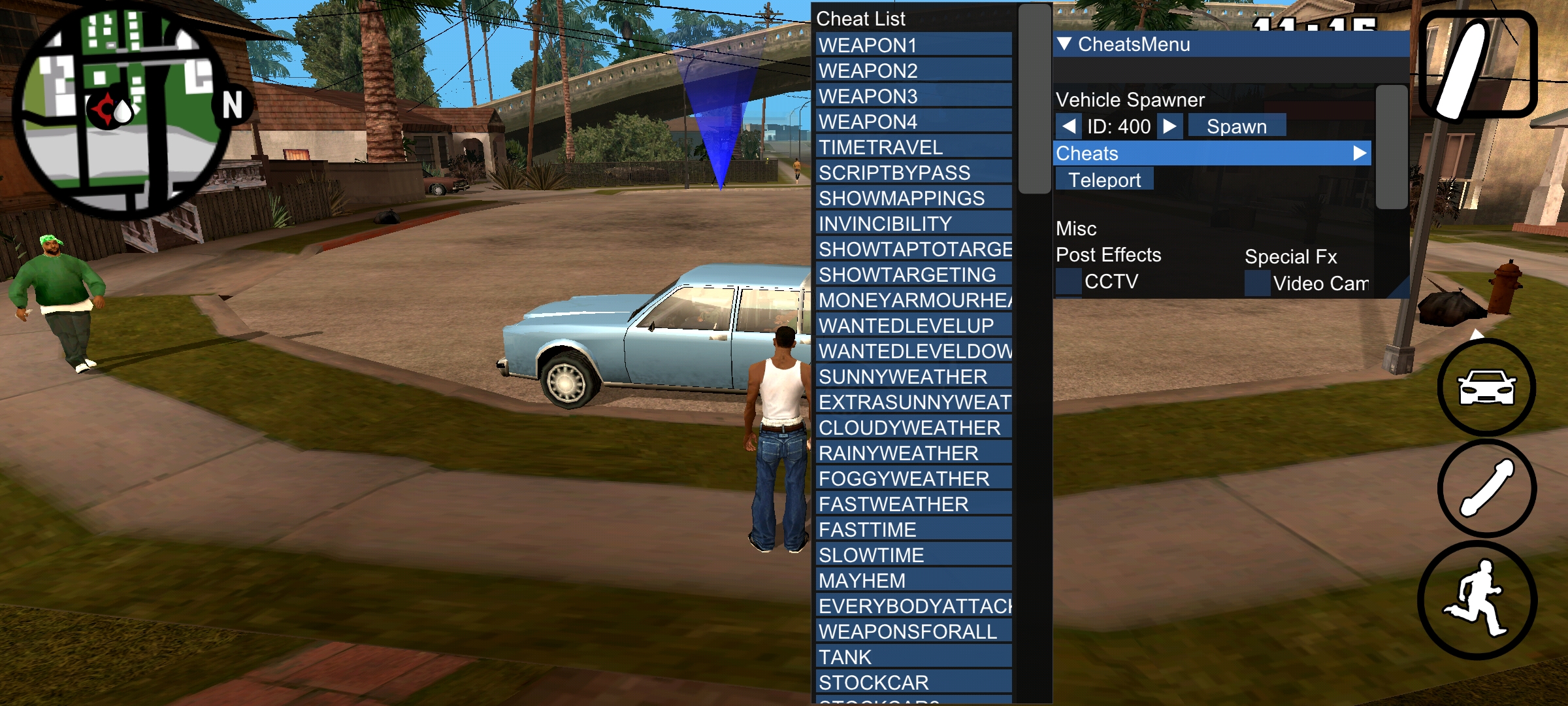This screenshot has height=706, width=1568.
Task: Tap the sprint running man button
Action: tap(1478, 599)
